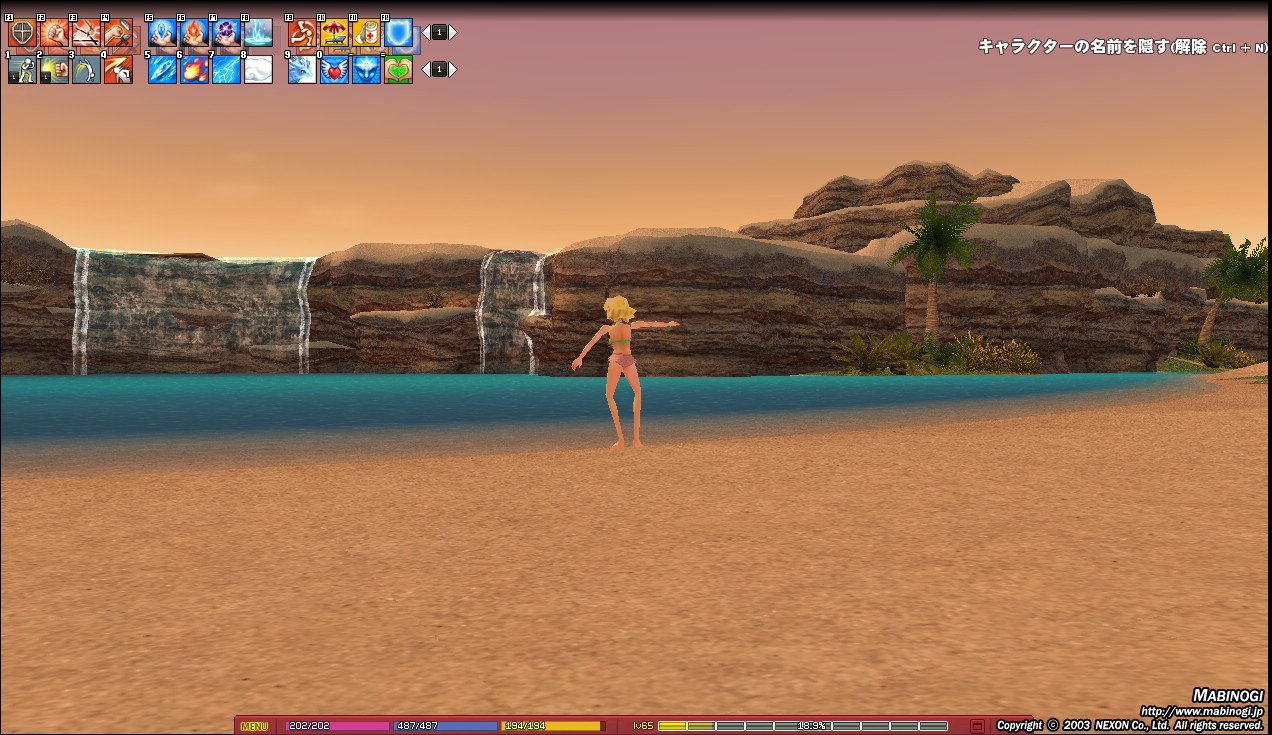Use the glowing fist Smash skill
Image resolution: width=1272 pixels, height=735 pixels.
tap(54, 69)
